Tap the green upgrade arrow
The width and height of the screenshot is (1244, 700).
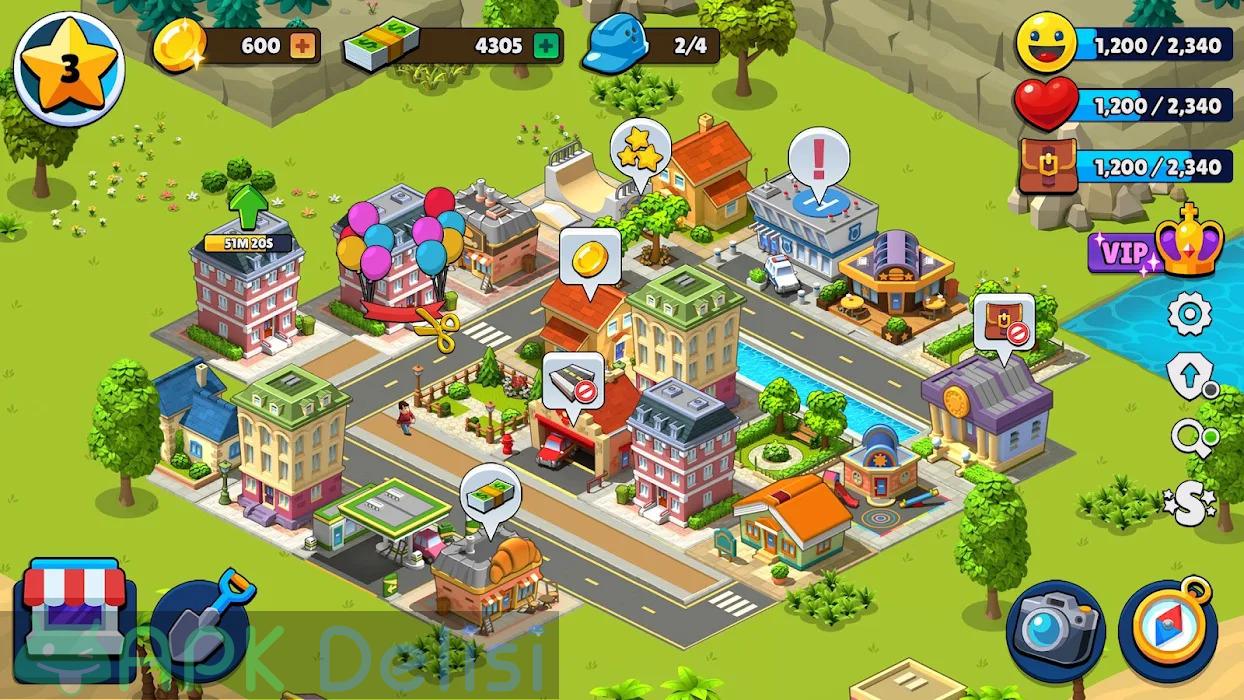click(247, 204)
